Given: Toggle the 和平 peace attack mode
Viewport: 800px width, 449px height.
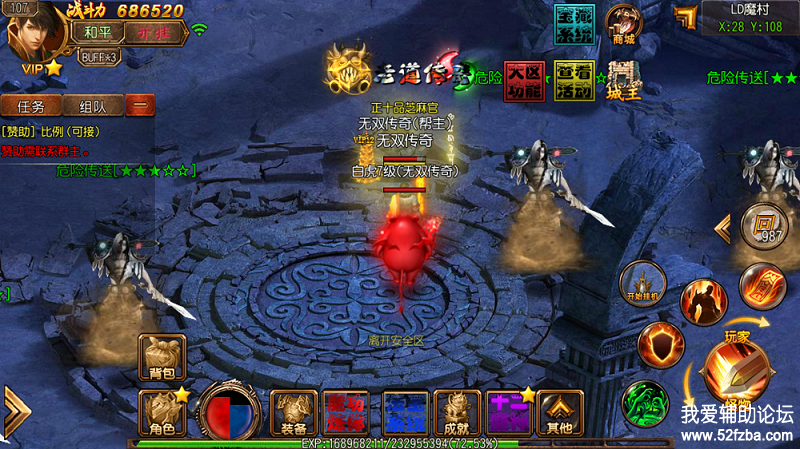Looking at the screenshot, I should tap(97, 30).
